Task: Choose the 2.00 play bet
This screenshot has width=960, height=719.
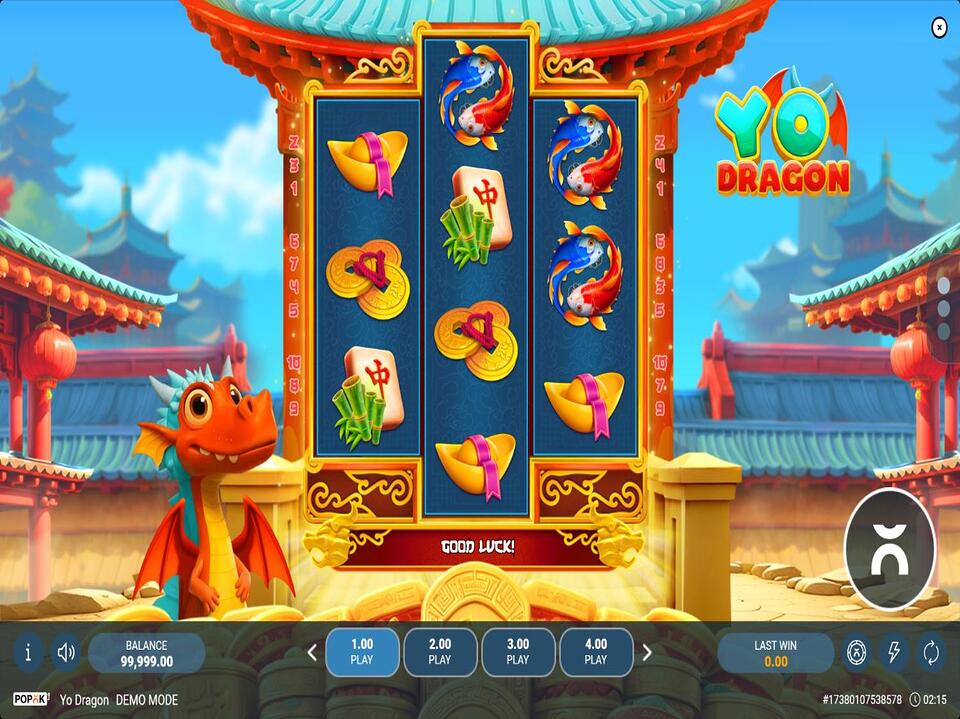Action: point(440,652)
